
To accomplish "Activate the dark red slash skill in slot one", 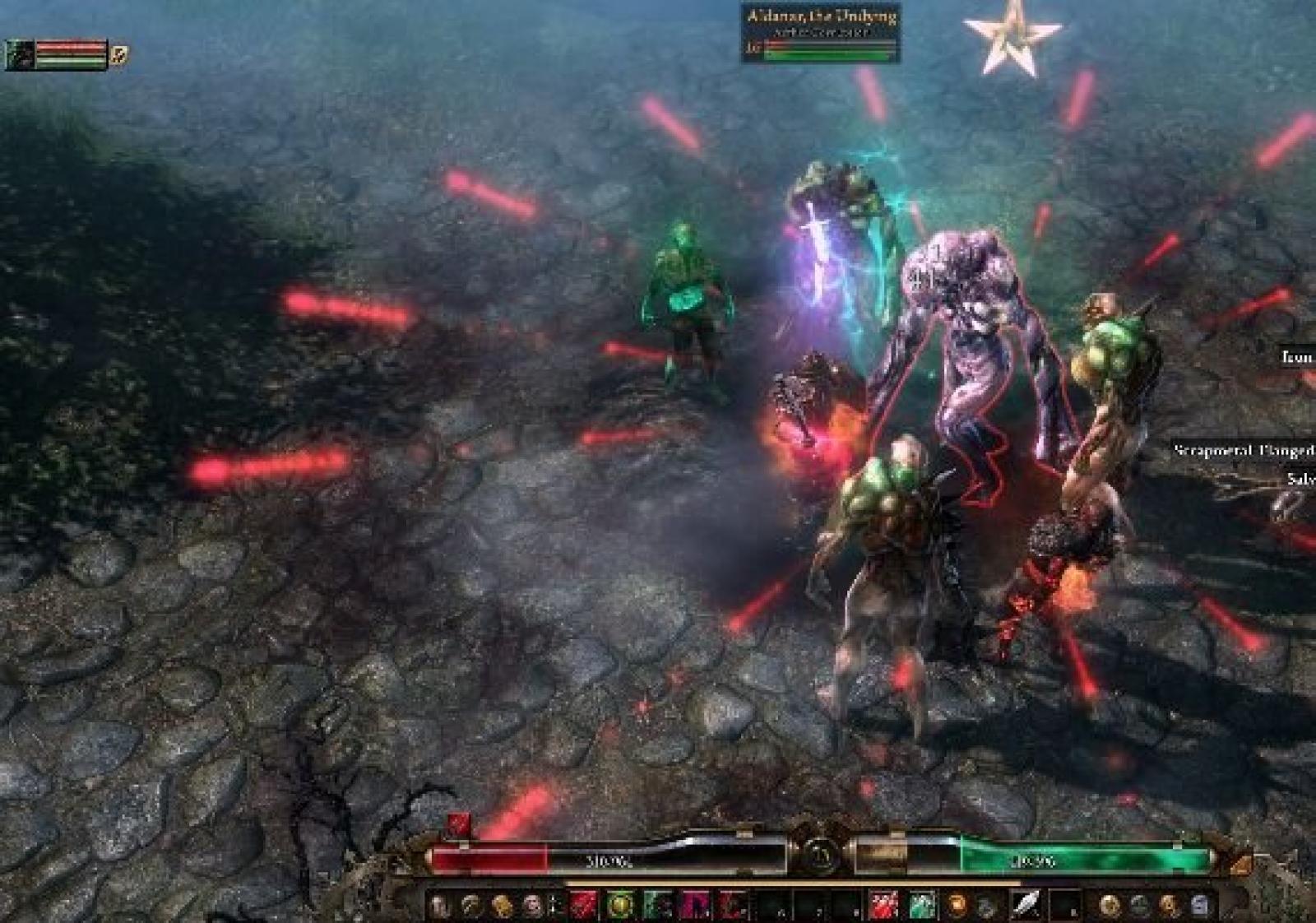I will click(x=583, y=906).
